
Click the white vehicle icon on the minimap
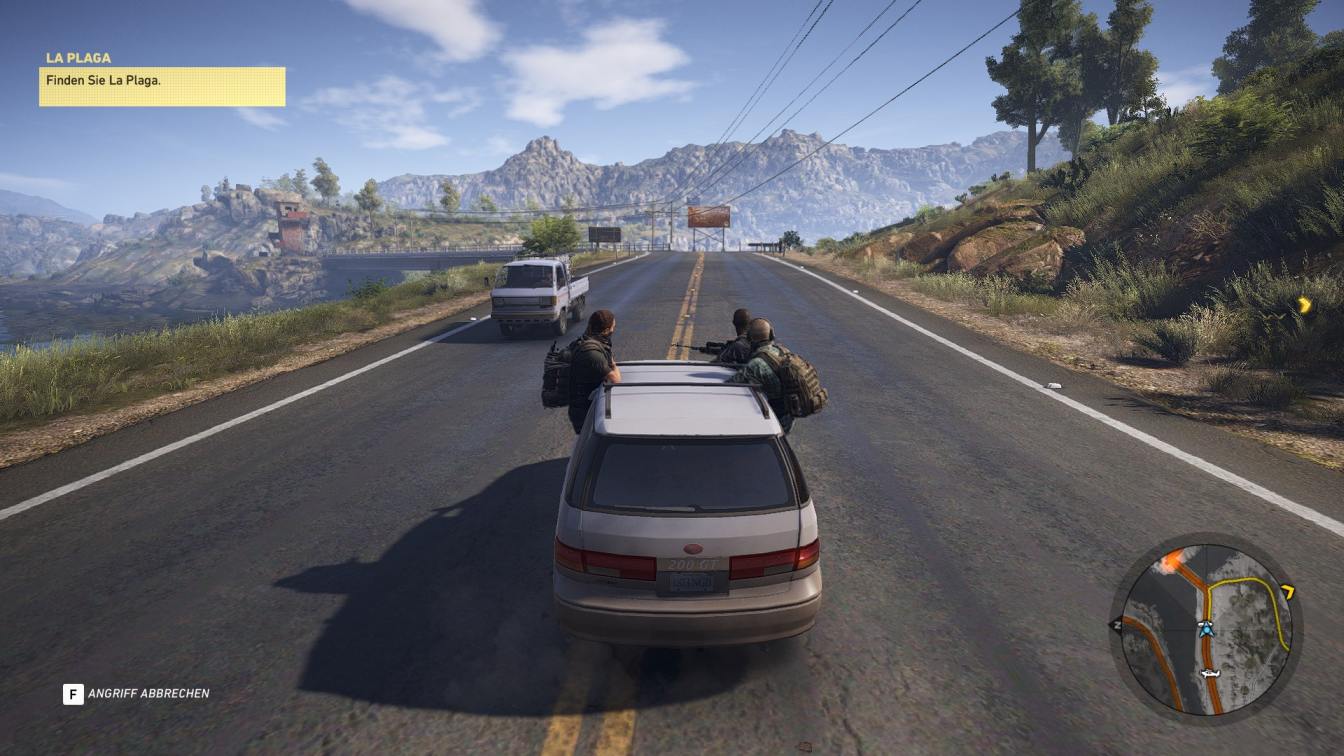[1211, 674]
